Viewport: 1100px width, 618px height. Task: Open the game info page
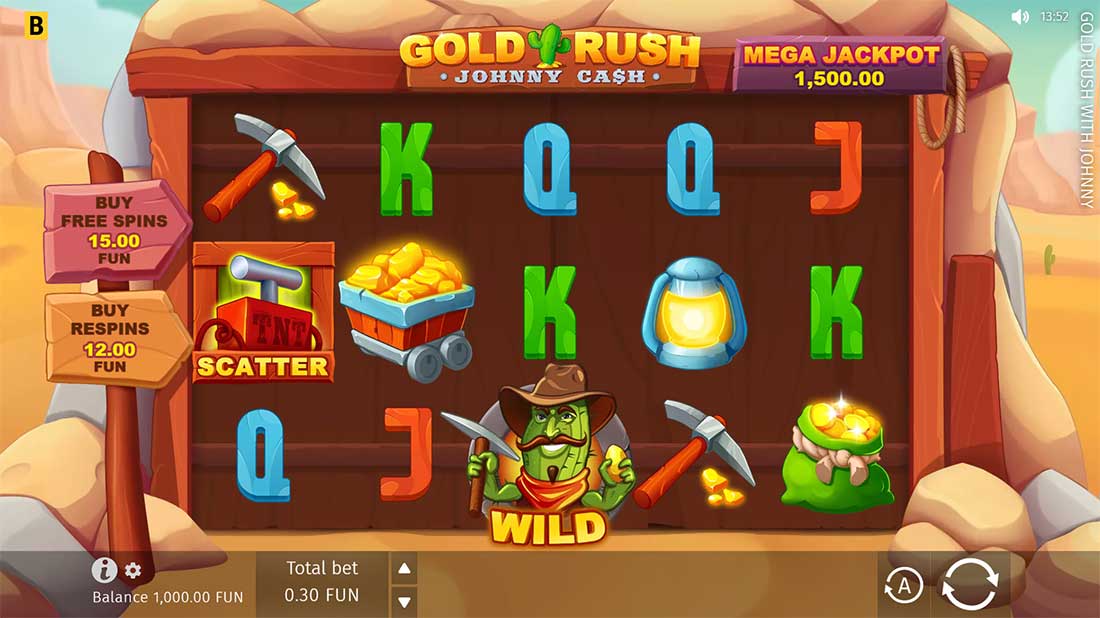tap(104, 570)
